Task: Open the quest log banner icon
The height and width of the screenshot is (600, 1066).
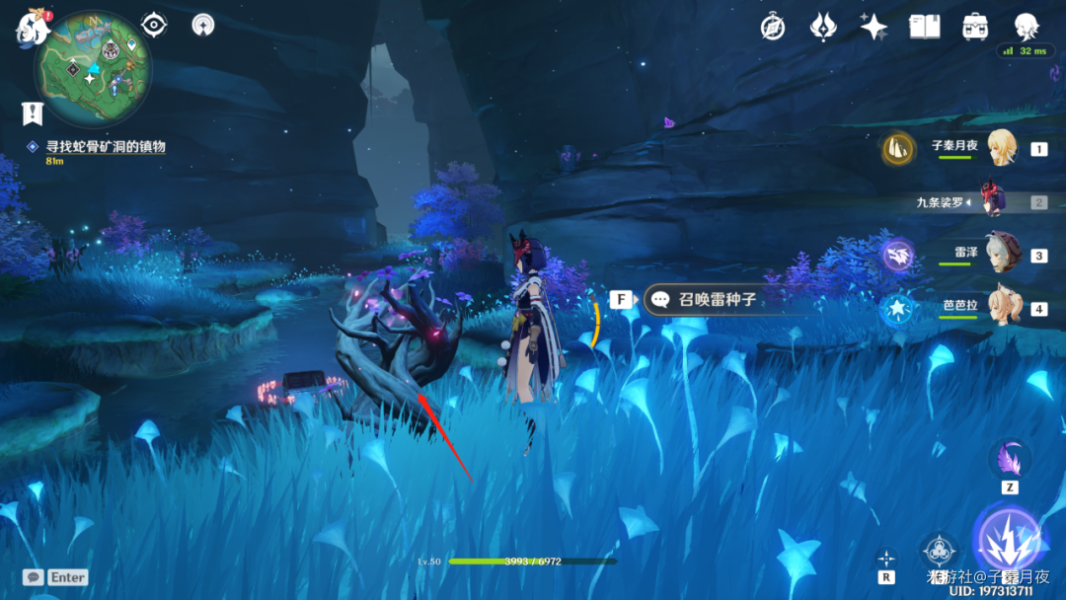Action: click(32, 113)
